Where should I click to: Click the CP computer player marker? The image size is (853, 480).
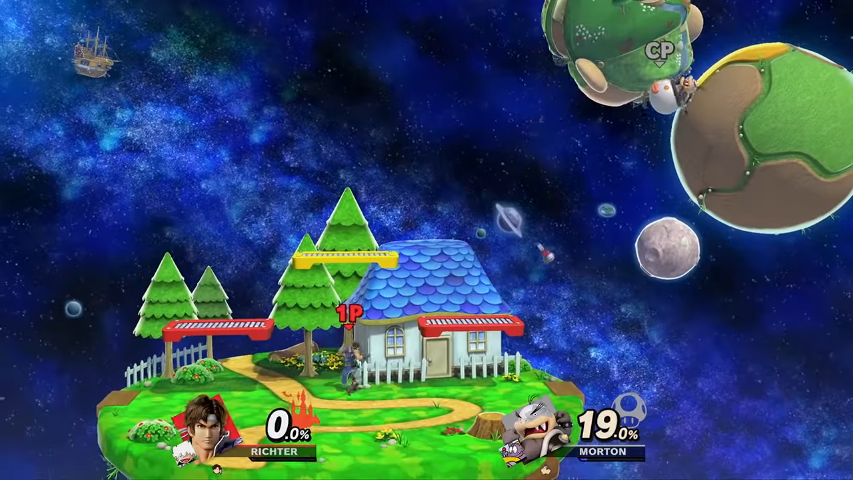(x=658, y=52)
